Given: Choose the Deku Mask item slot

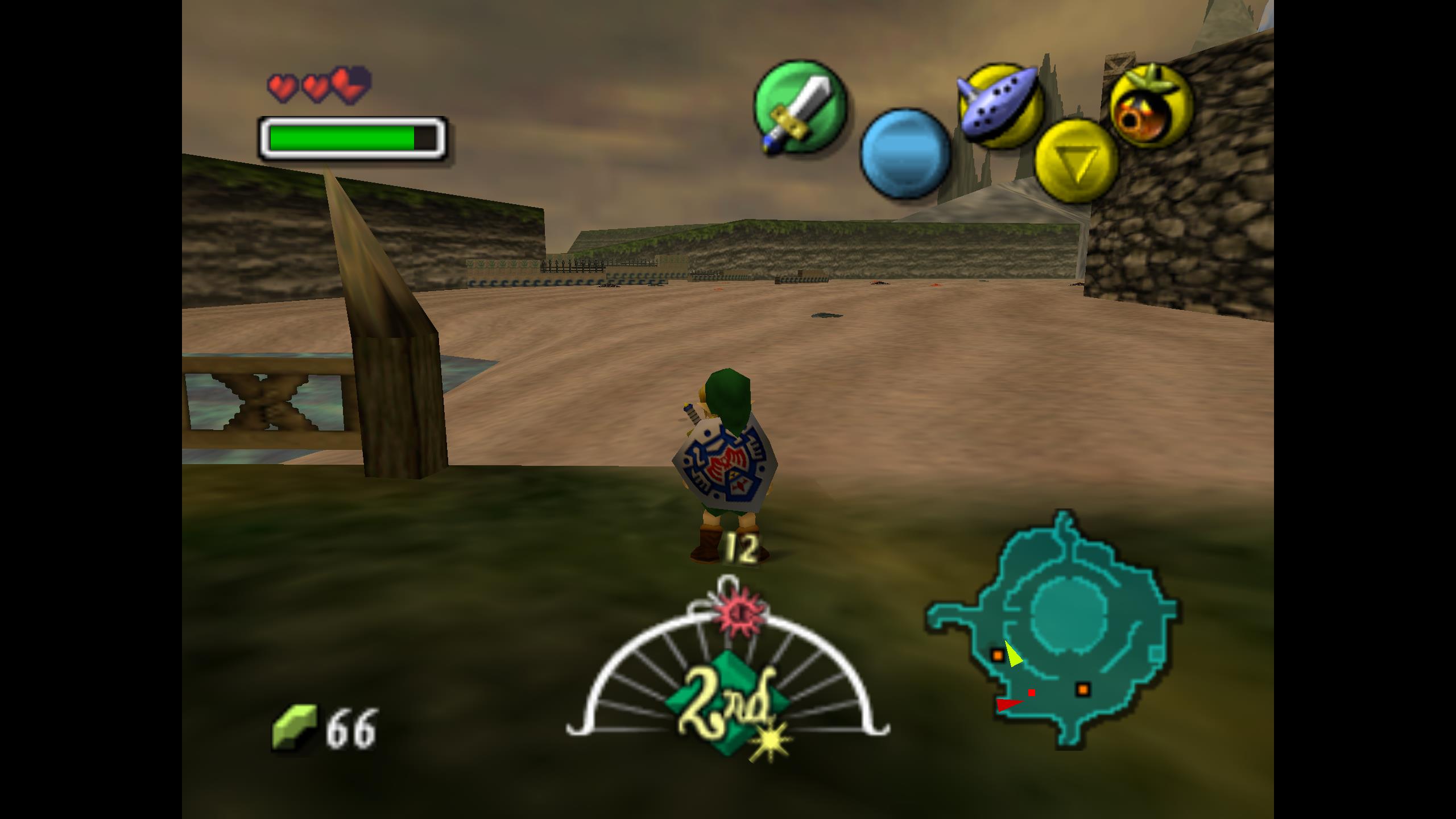Looking at the screenshot, I should point(1150,106).
